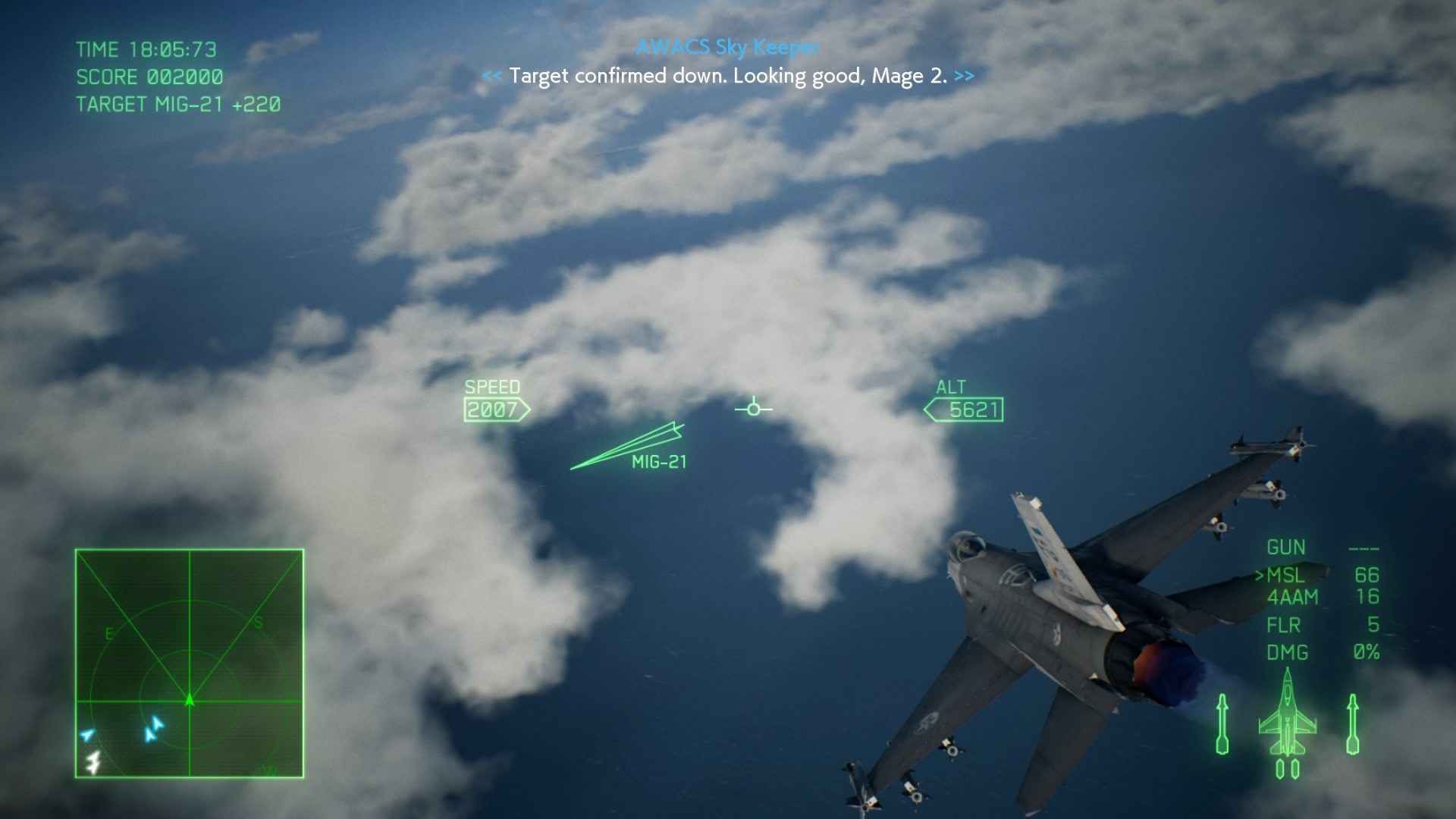Choose the GUN weapon entry
The image size is (1456, 819).
click(x=1286, y=548)
